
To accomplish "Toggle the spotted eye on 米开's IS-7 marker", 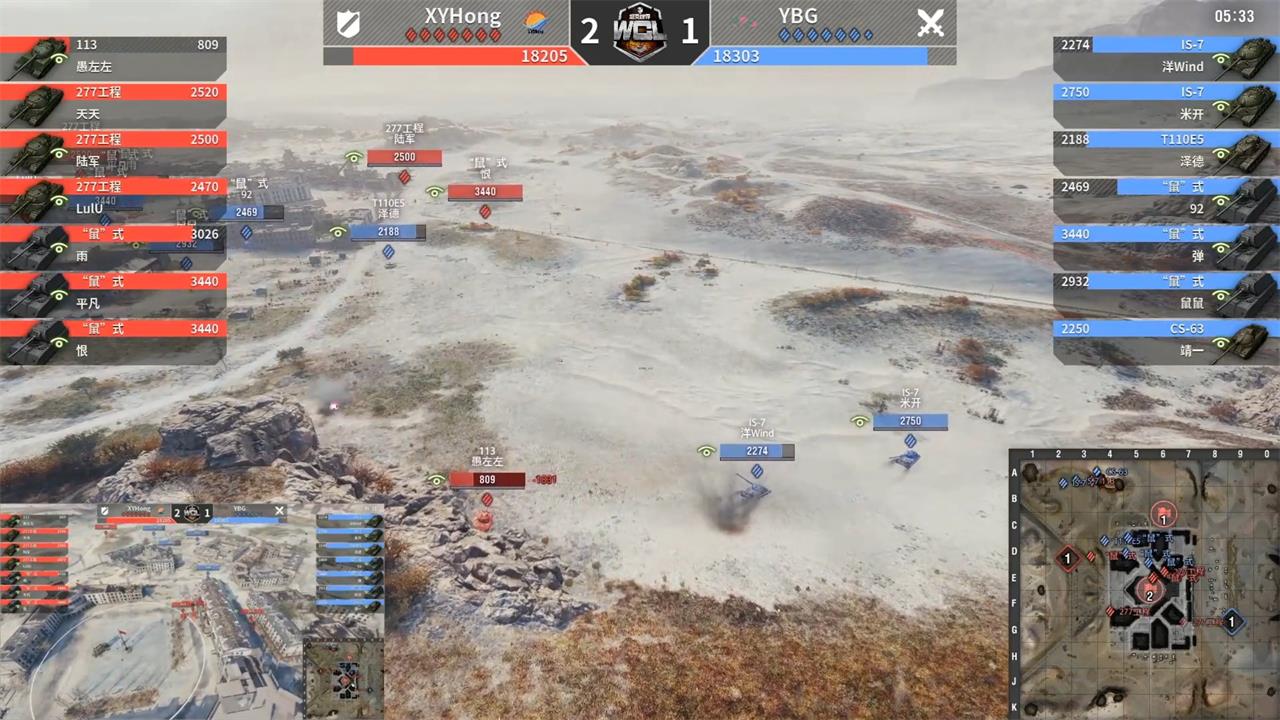I will click(x=860, y=421).
